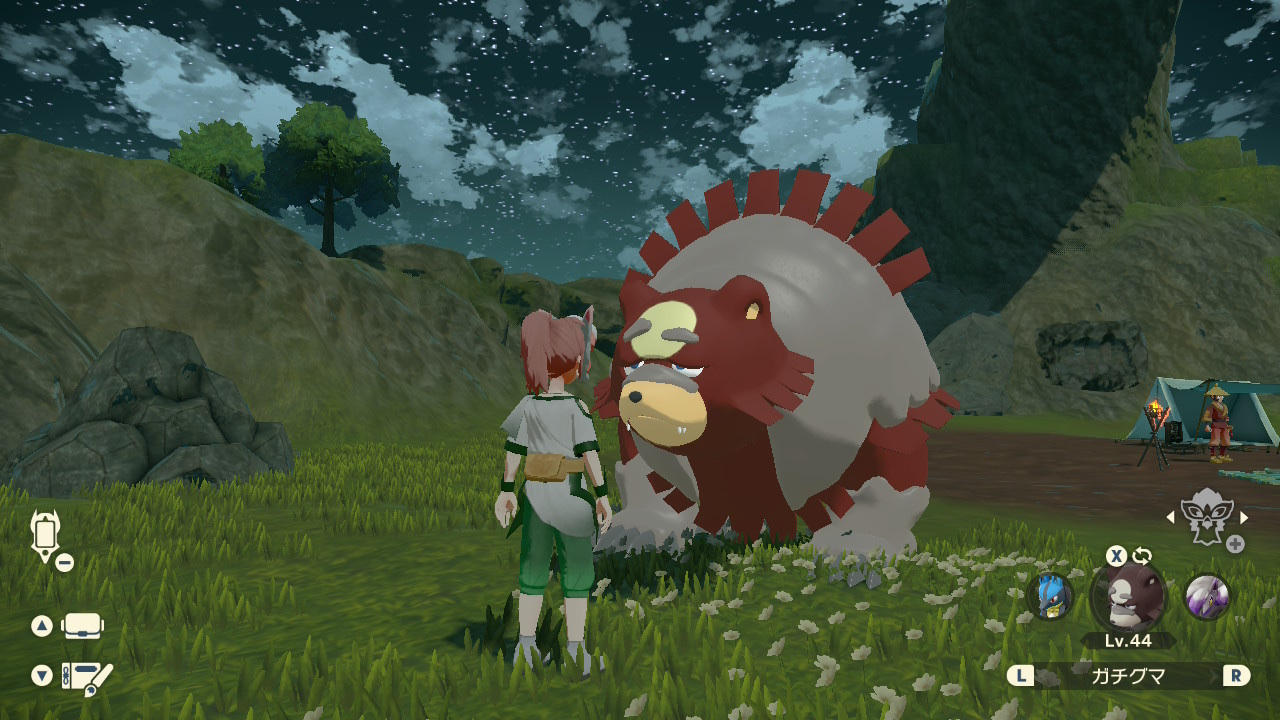Select the Lv.44 Ursaluna portrait
The width and height of the screenshot is (1280, 720).
click(x=1128, y=598)
